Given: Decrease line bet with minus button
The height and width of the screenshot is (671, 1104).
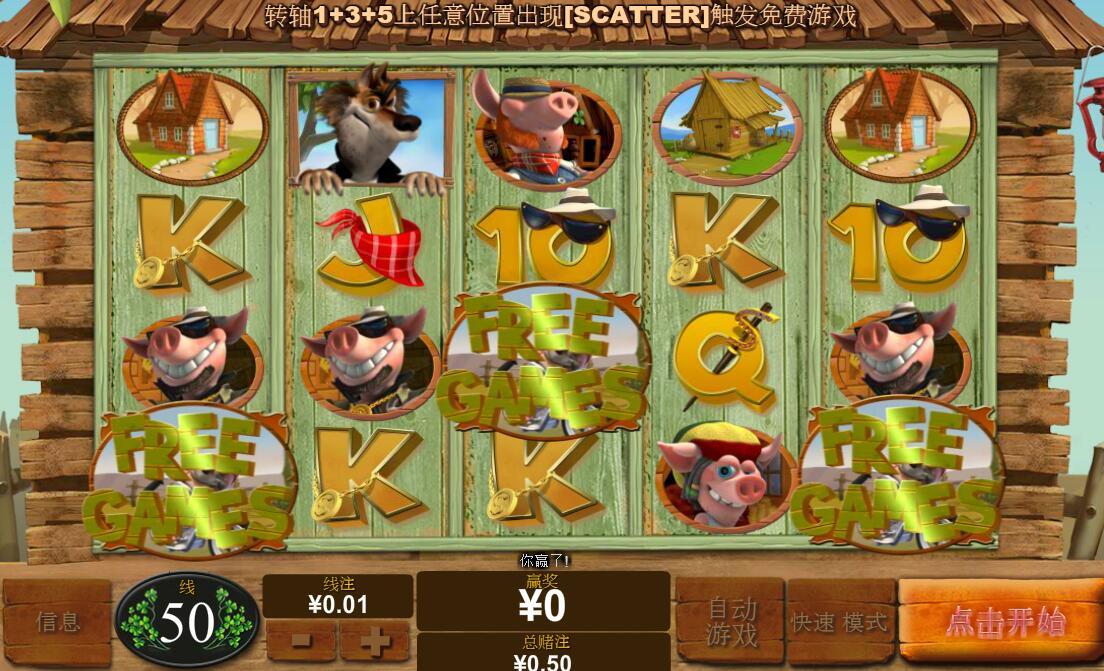Looking at the screenshot, I should tap(301, 641).
